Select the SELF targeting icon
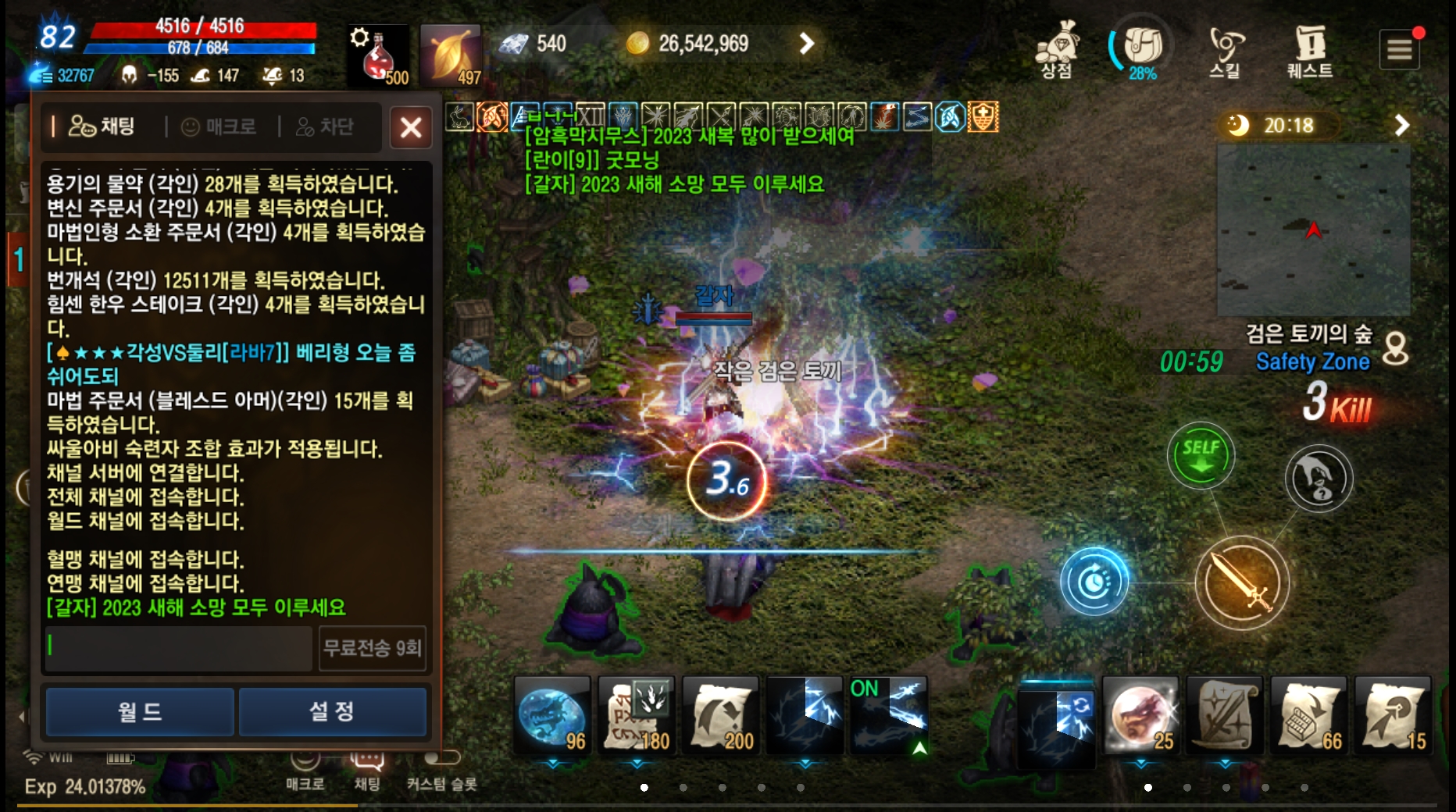 [1201, 456]
